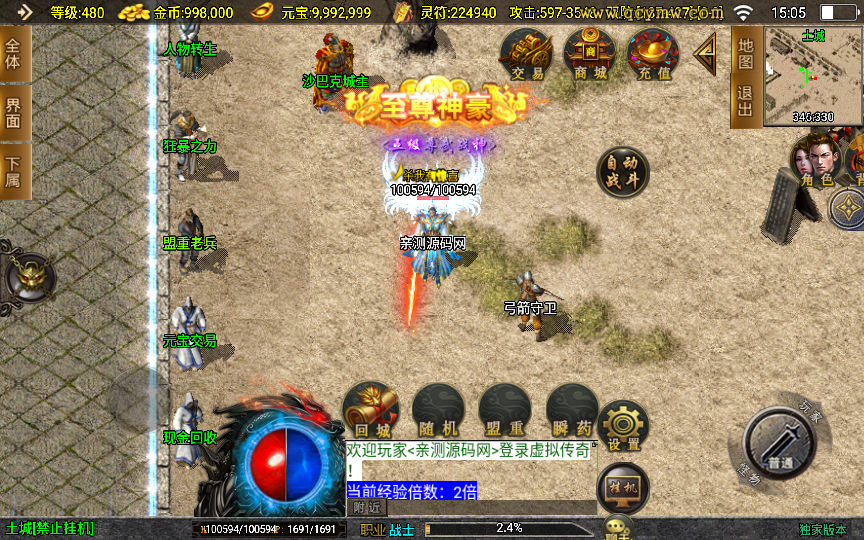The image size is (864, 540).
Task: Toggle the 挂机 idle mode button
Action: [622, 487]
